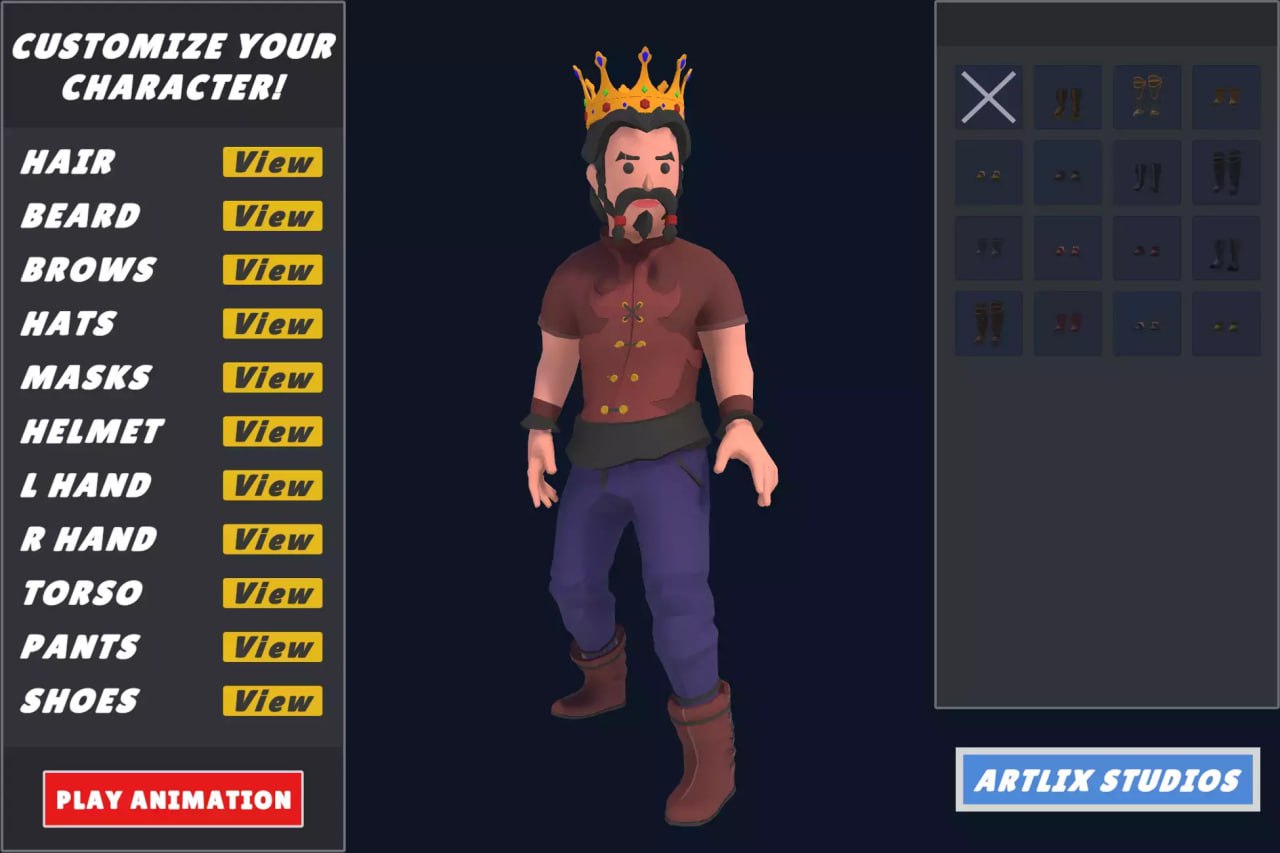Choose the dark navy tall boots in third row
This screenshot has height=853, width=1280.
(1226, 249)
